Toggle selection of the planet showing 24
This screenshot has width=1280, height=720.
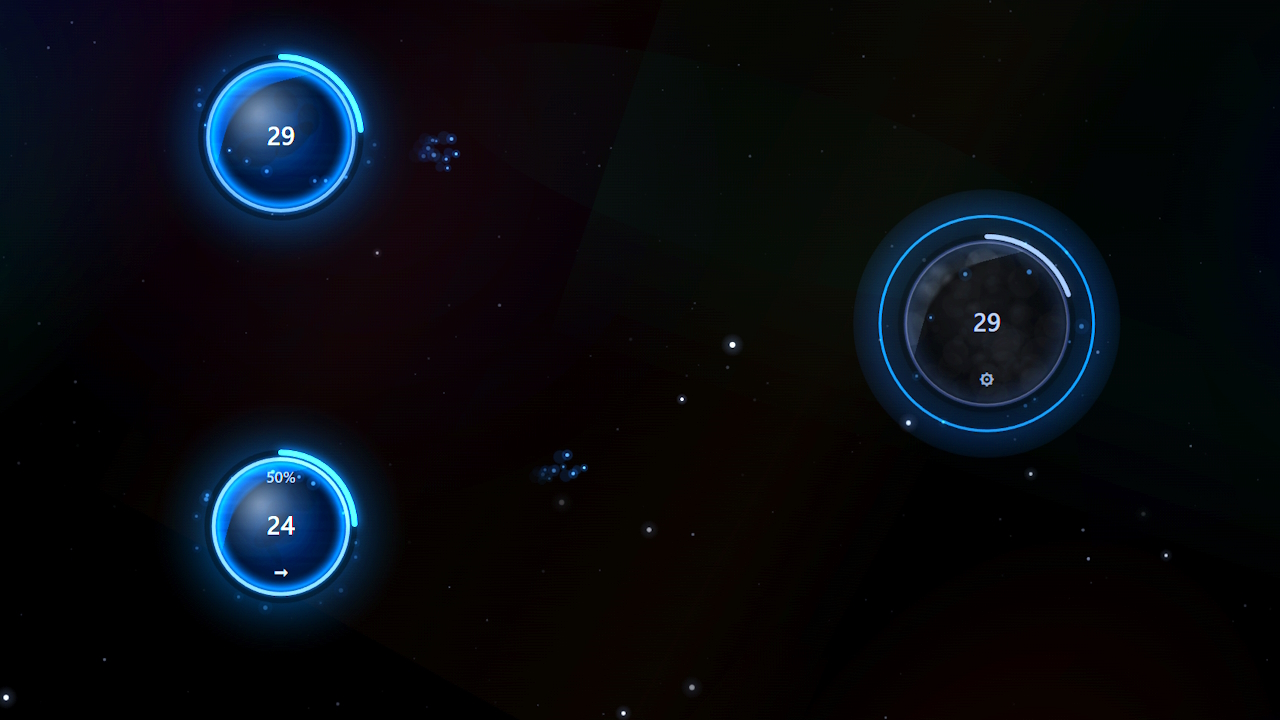coord(281,525)
